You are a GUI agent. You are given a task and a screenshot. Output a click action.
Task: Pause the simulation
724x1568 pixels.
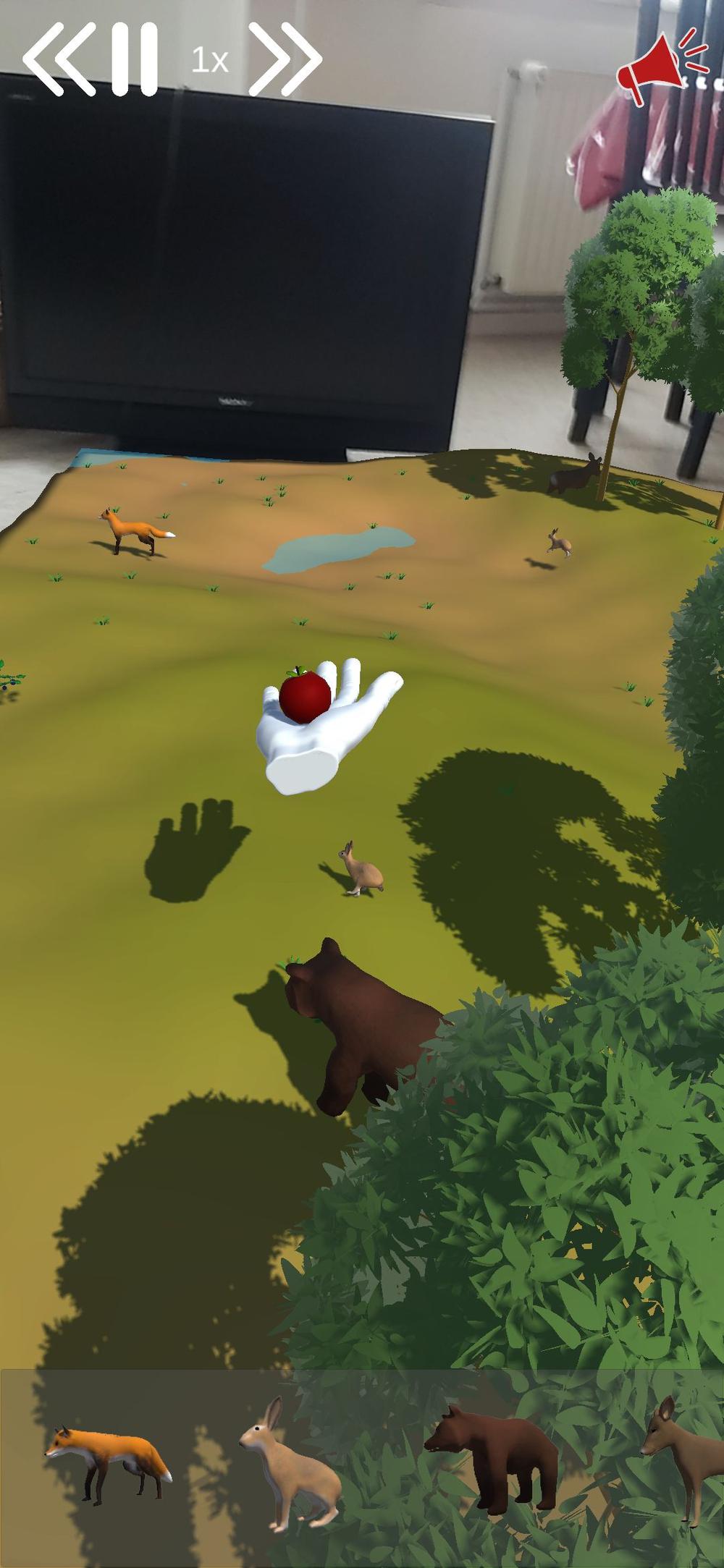135,59
